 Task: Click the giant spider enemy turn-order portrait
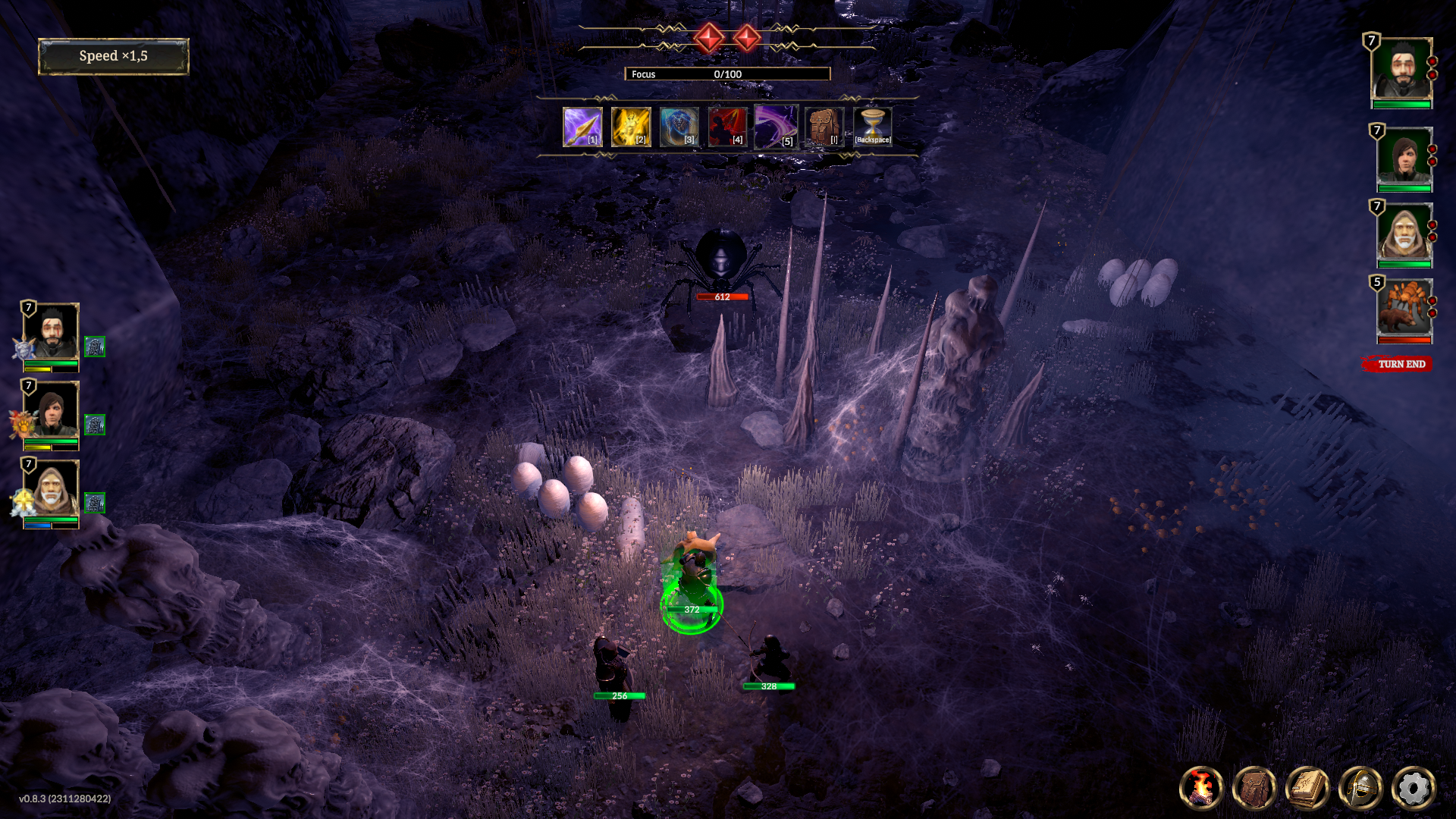click(x=1404, y=307)
